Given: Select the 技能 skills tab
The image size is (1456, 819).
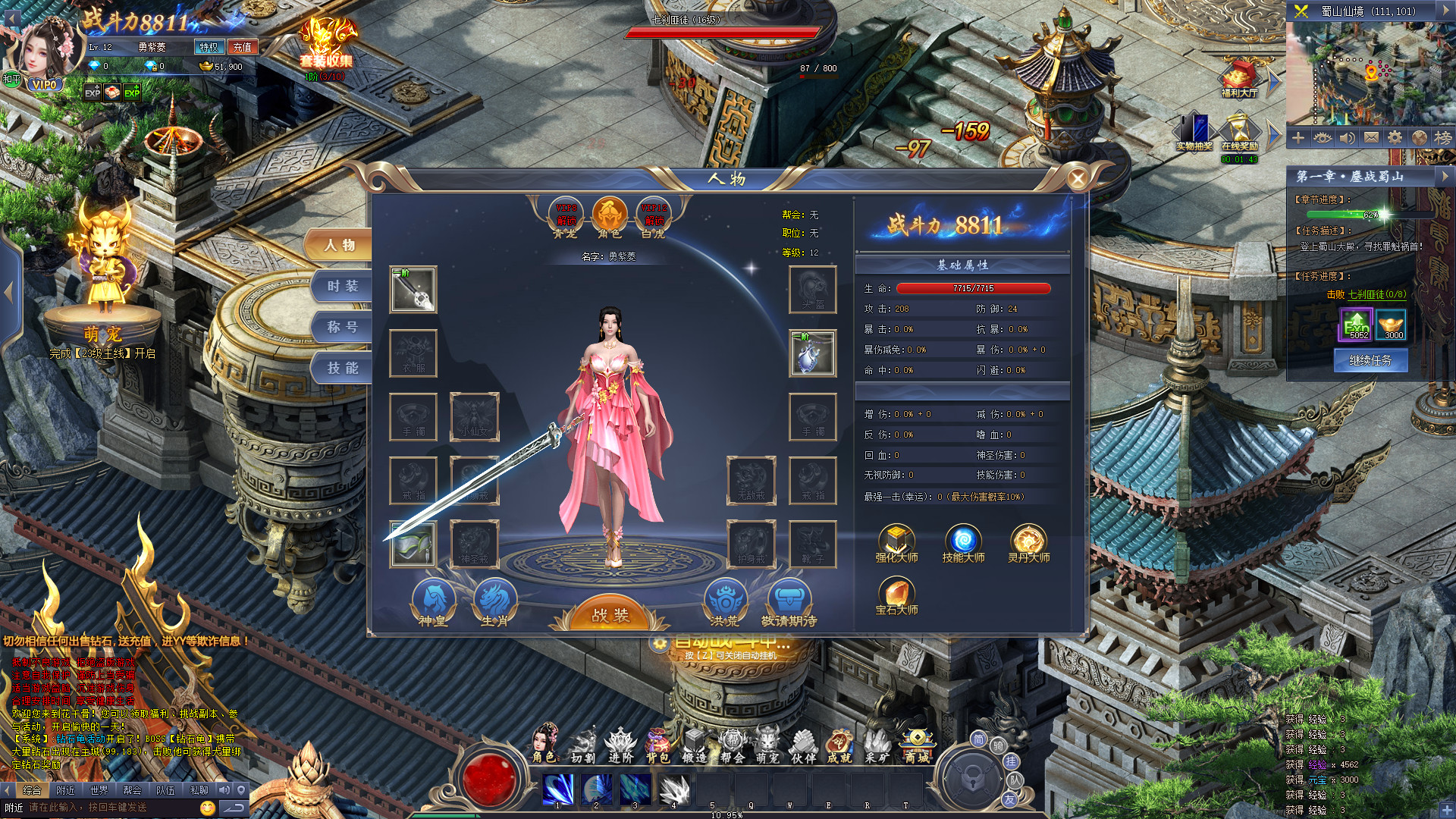Looking at the screenshot, I should tap(343, 369).
